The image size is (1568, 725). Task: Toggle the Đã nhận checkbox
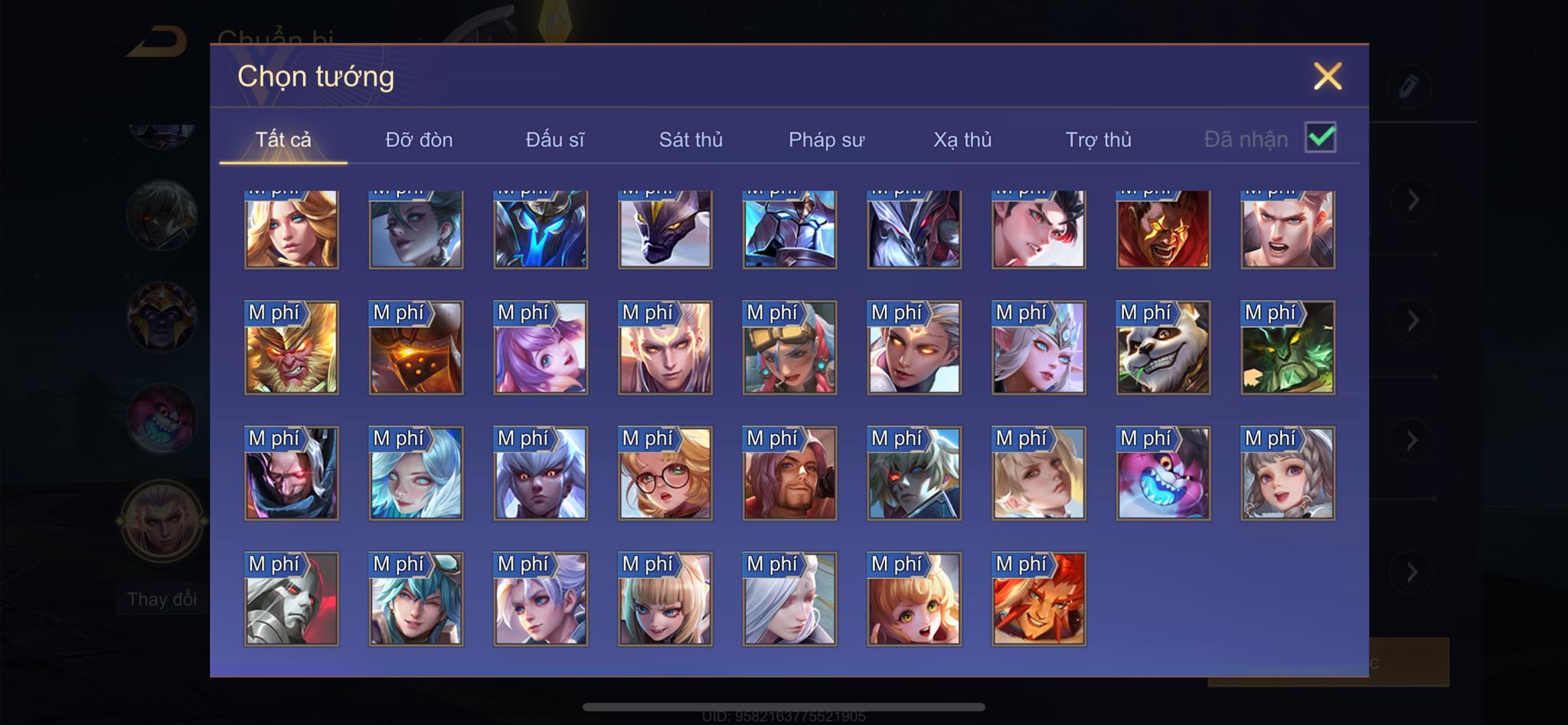pos(1320,138)
